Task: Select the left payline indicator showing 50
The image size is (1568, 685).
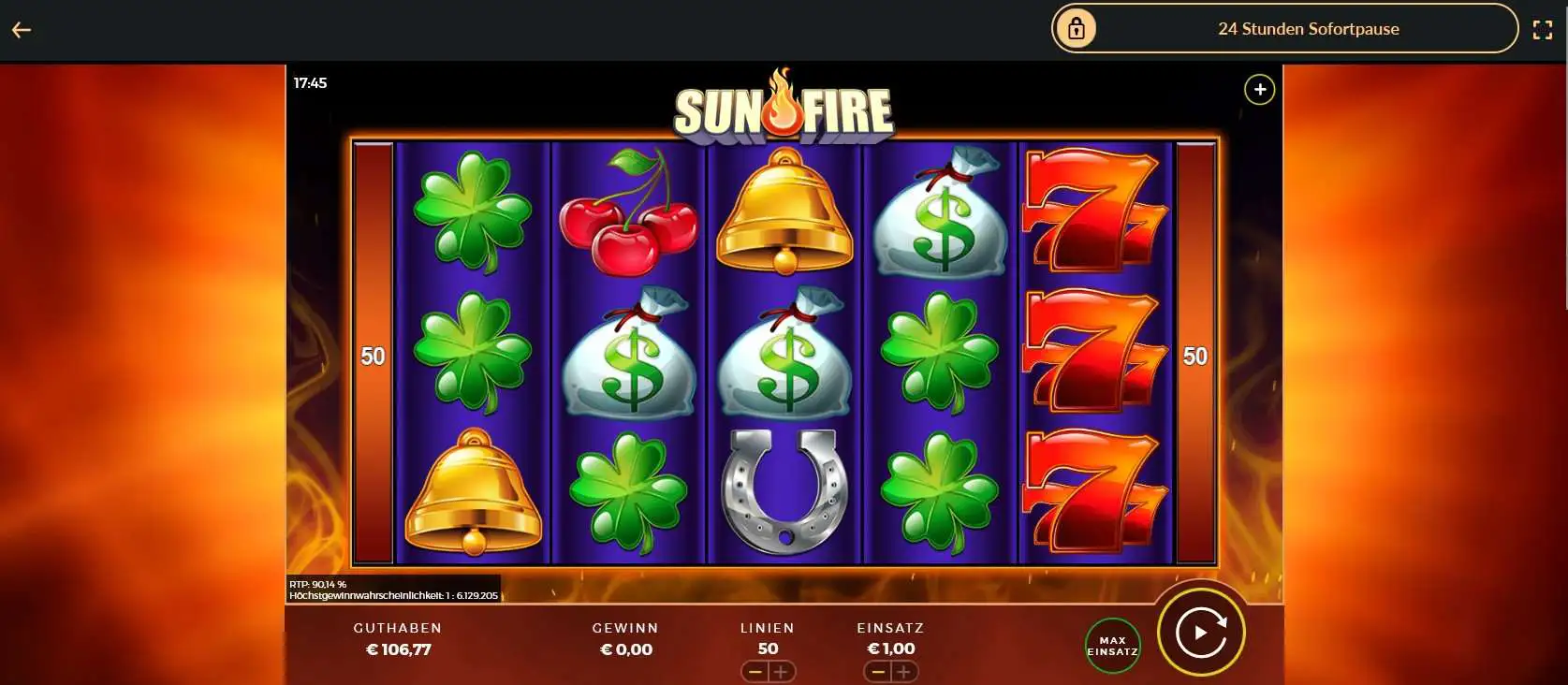Action: point(374,356)
